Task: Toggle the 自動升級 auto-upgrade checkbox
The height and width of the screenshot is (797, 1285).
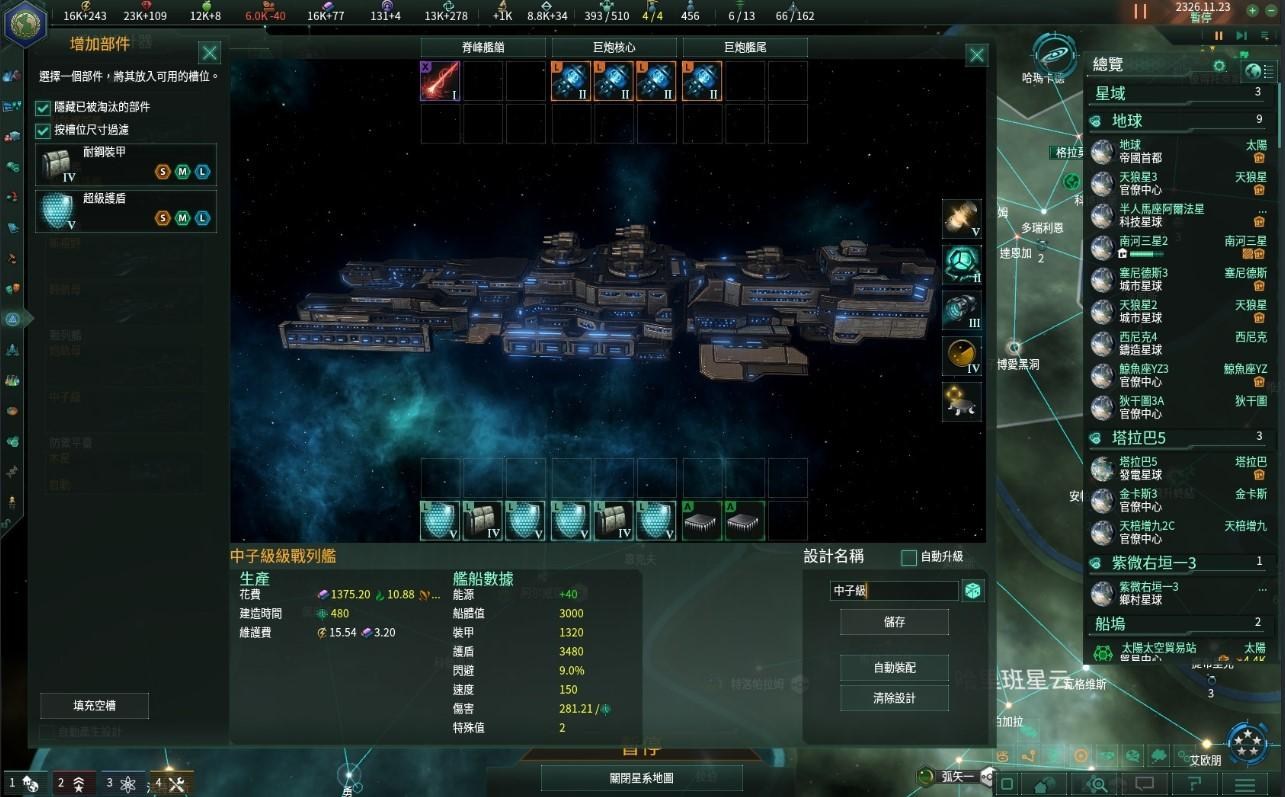Action: point(909,557)
